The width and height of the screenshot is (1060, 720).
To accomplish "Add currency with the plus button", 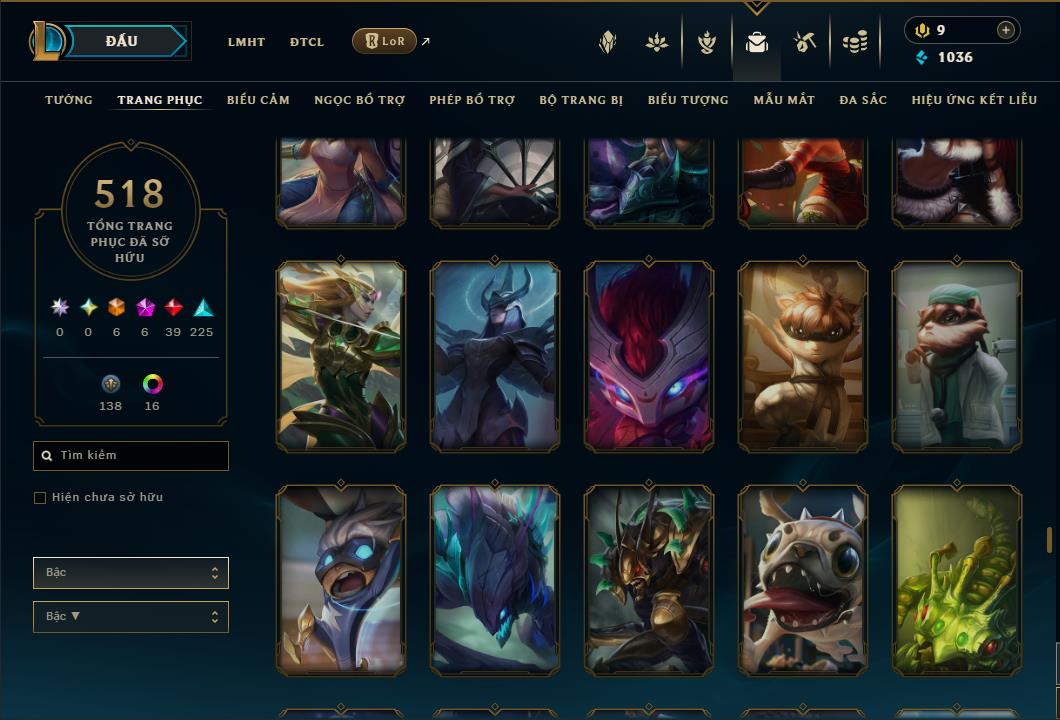I will coord(1006,30).
